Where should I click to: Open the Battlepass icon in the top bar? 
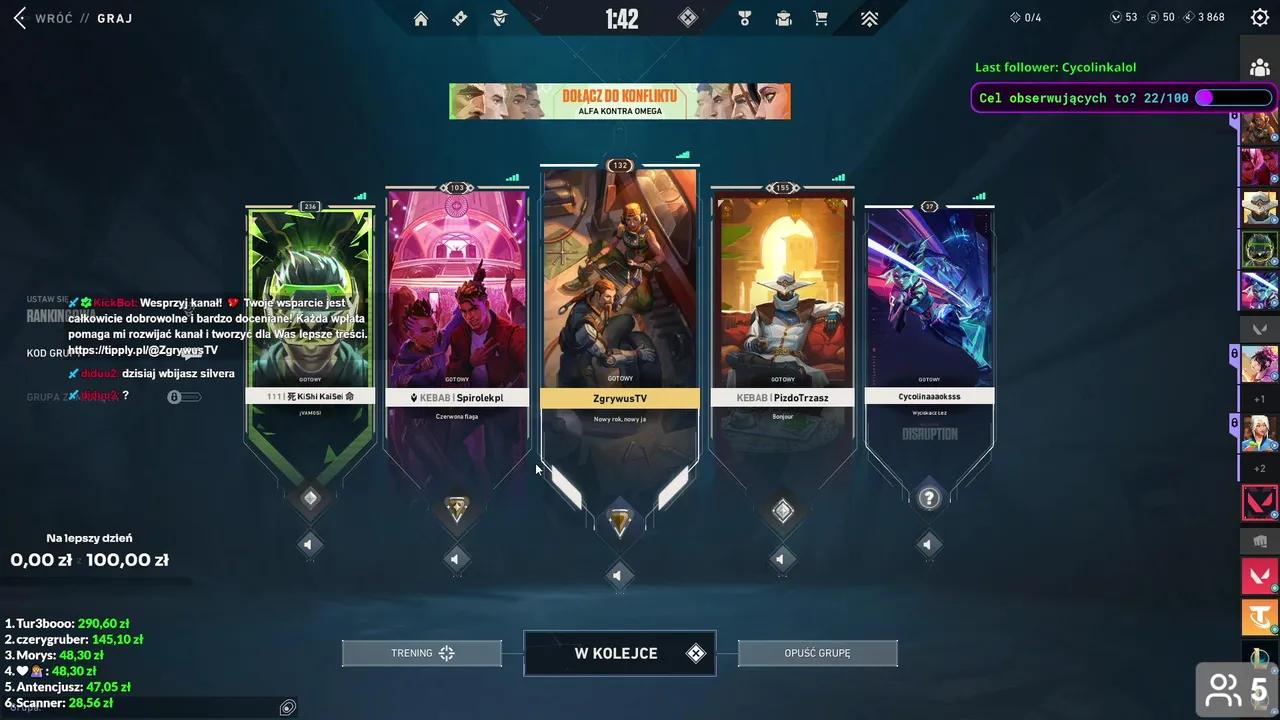coord(459,17)
